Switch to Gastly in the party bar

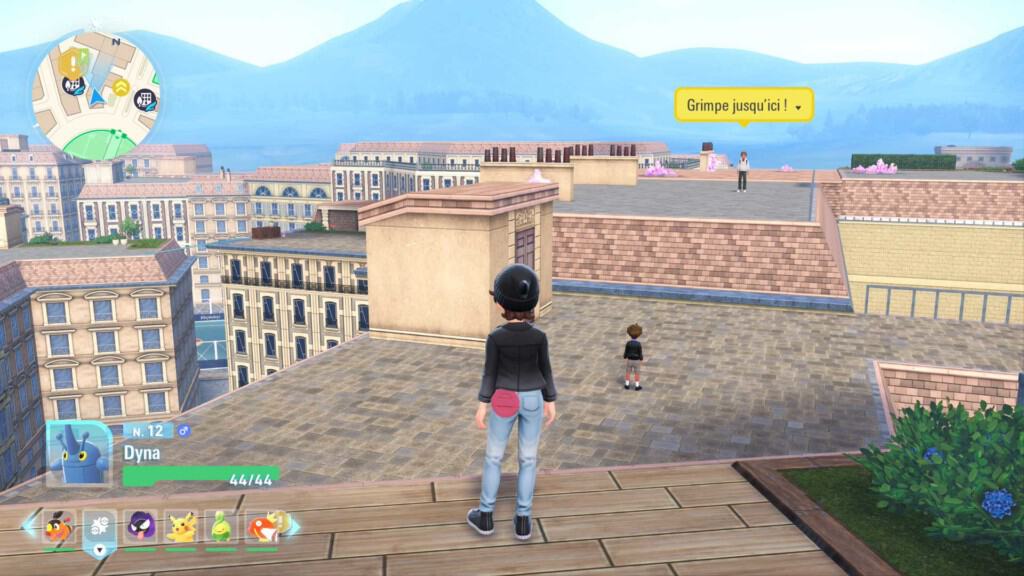[x=141, y=527]
